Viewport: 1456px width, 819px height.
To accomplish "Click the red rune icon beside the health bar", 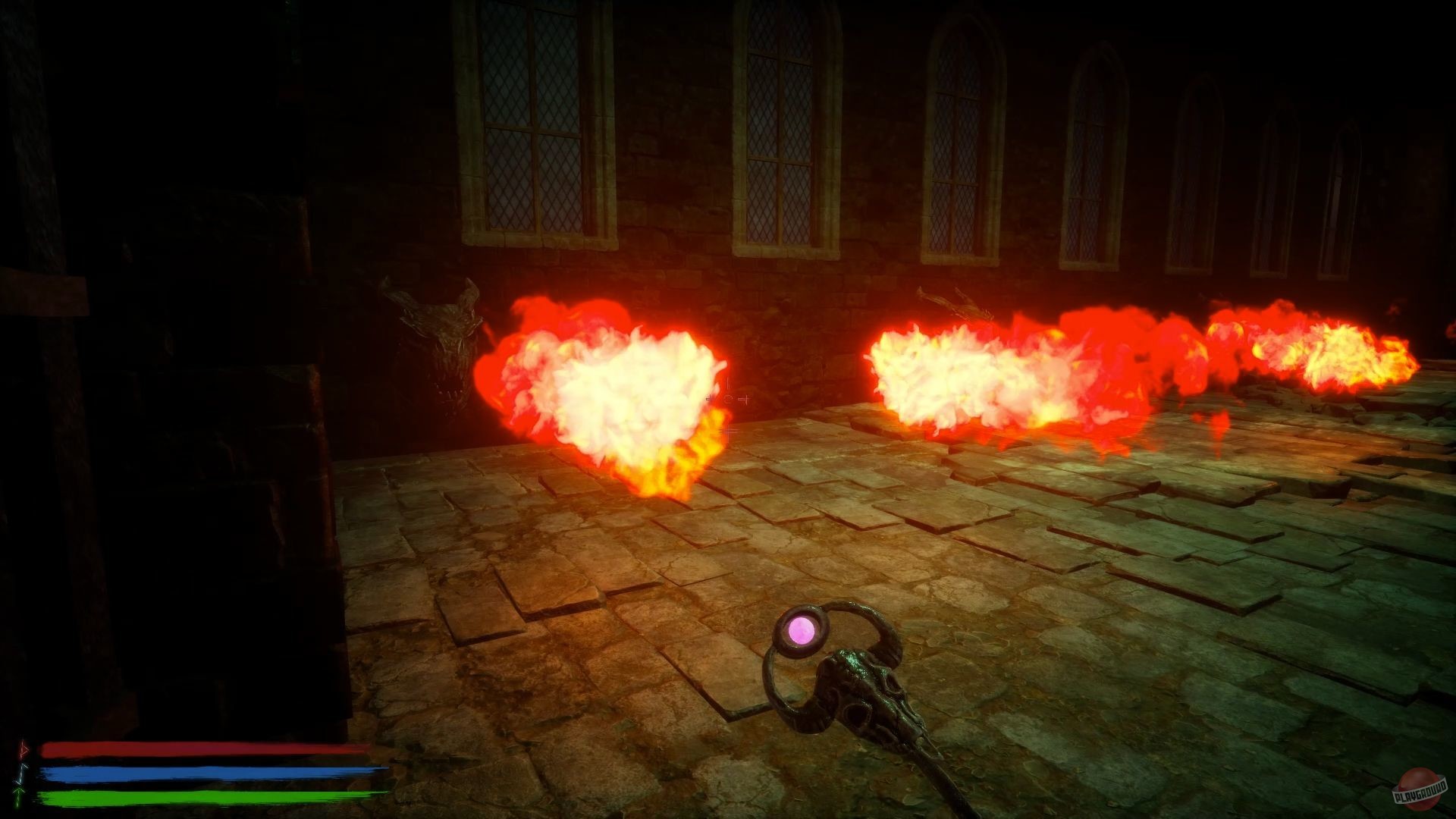I will pyautogui.click(x=21, y=751).
